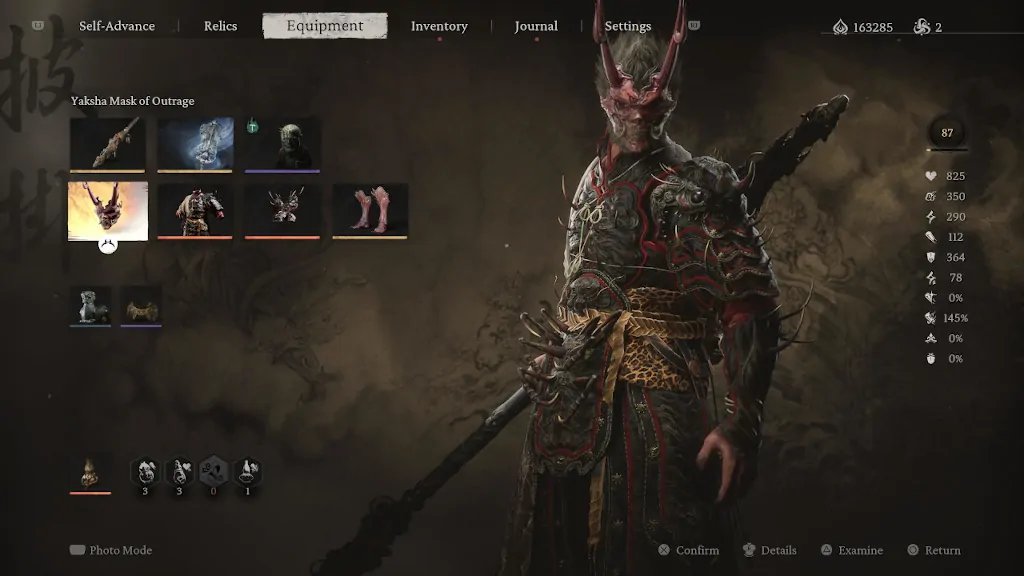Viewport: 1024px width, 576px height.
Task: Choose the spiked arm guards slot
Action: 283,210
